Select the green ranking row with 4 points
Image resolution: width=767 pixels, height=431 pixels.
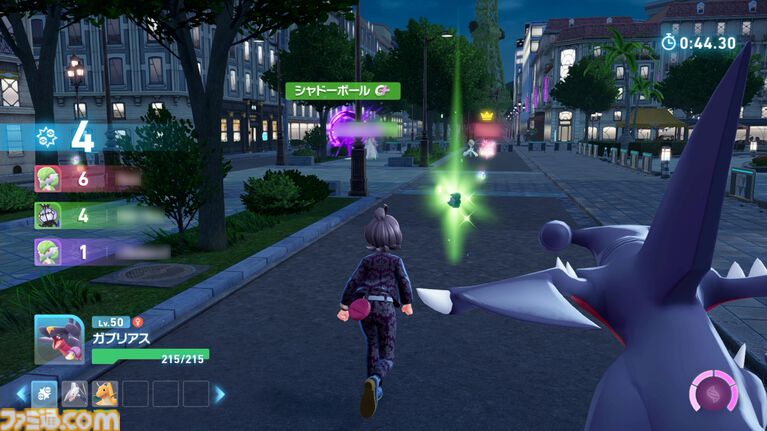[85, 215]
